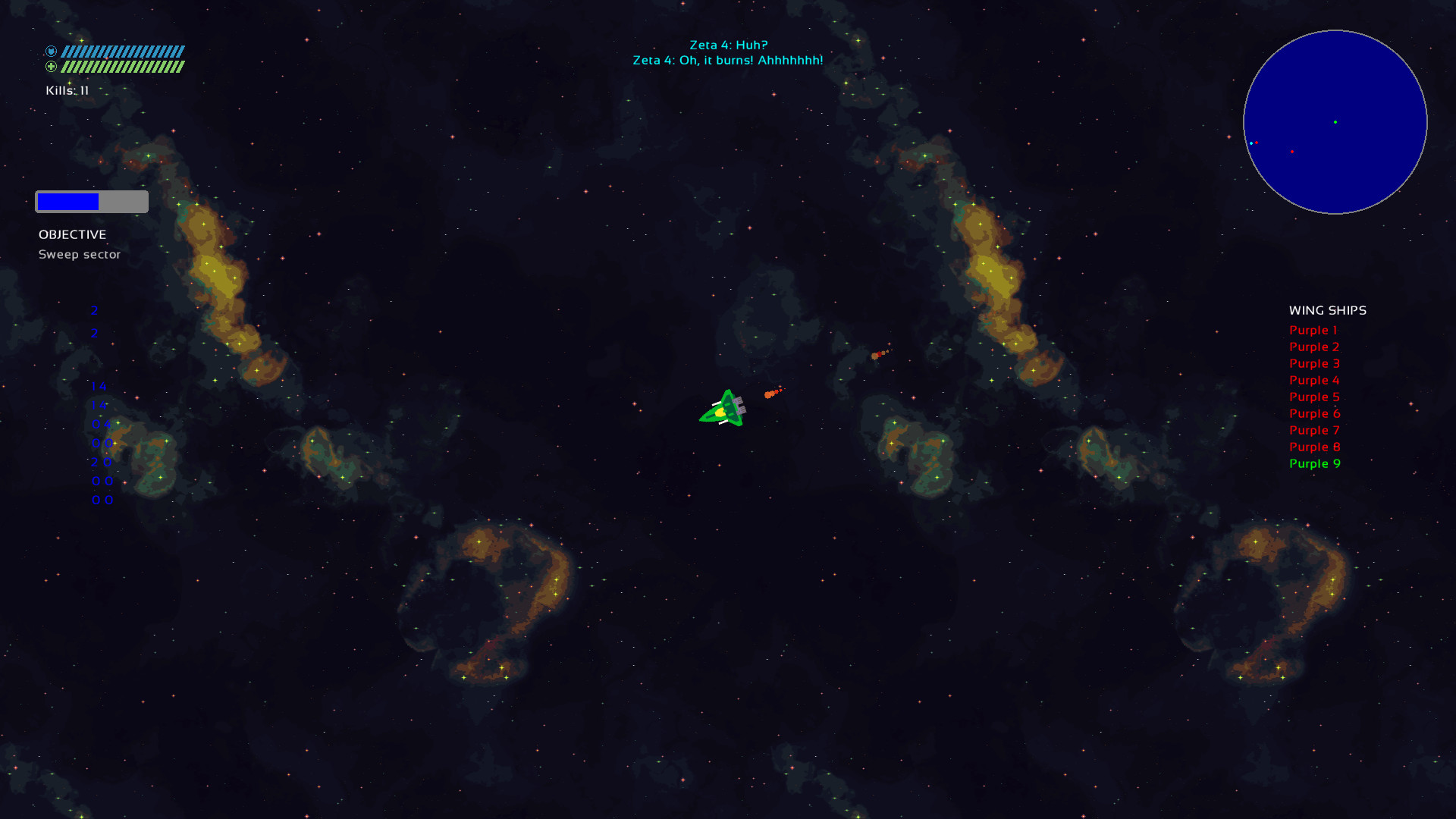Click the orange projectile near the player ship
The image size is (1456, 819).
point(772,393)
